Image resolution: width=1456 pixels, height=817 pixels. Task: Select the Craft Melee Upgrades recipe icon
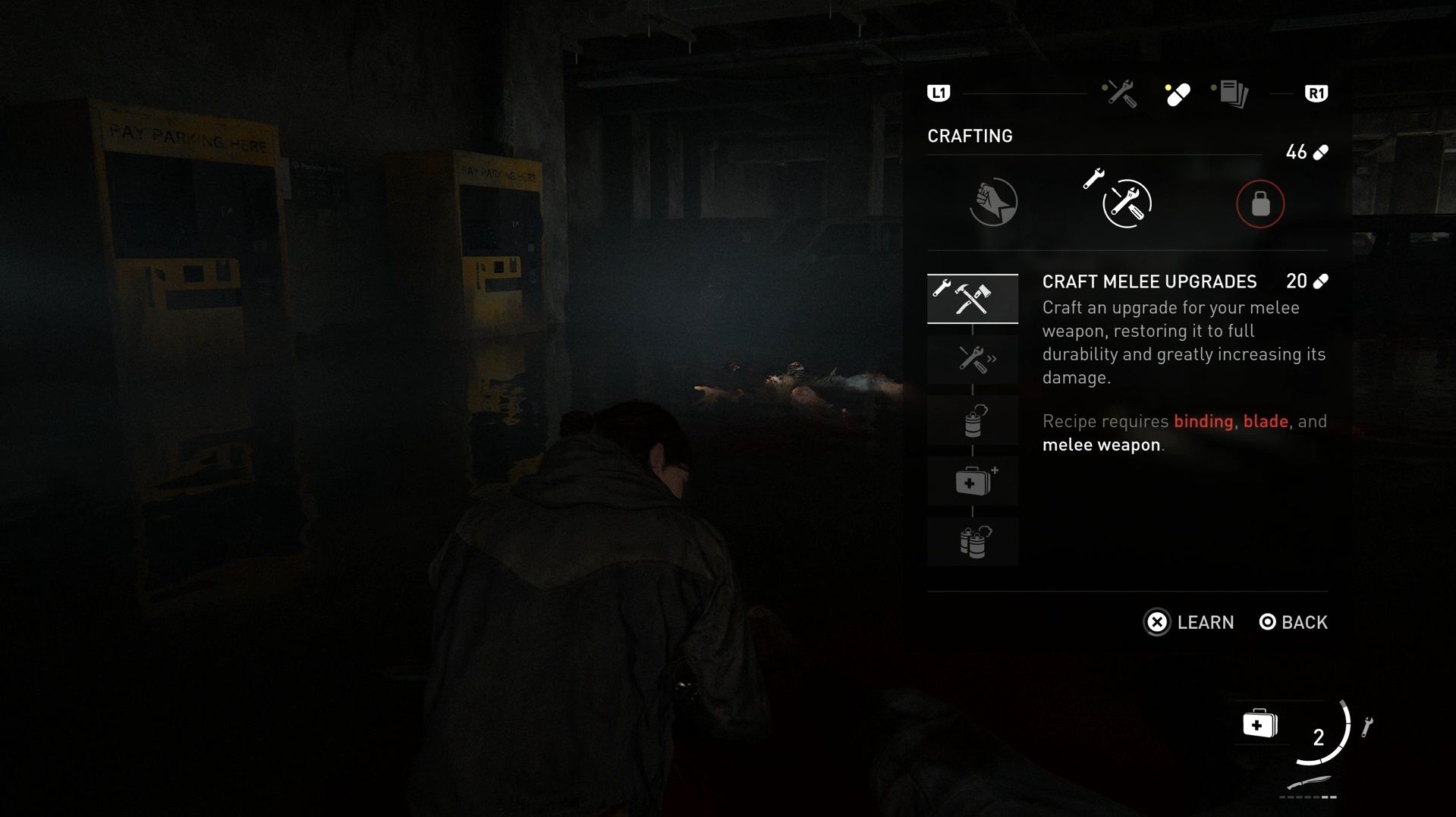click(973, 298)
